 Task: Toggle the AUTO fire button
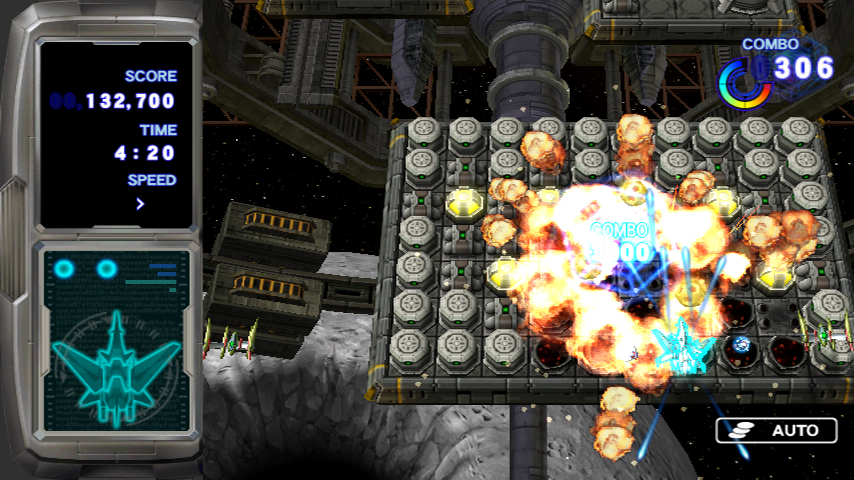pos(776,431)
